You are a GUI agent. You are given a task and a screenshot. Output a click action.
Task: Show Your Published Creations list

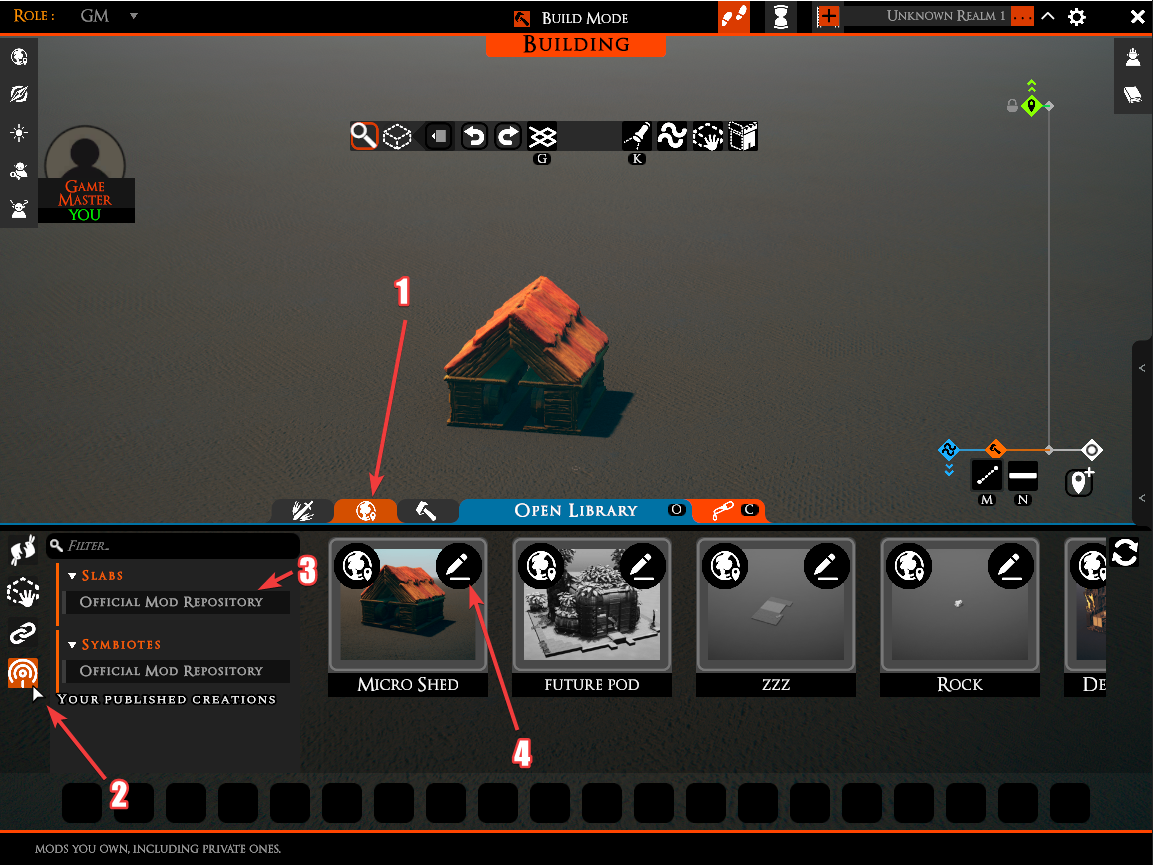pos(167,699)
